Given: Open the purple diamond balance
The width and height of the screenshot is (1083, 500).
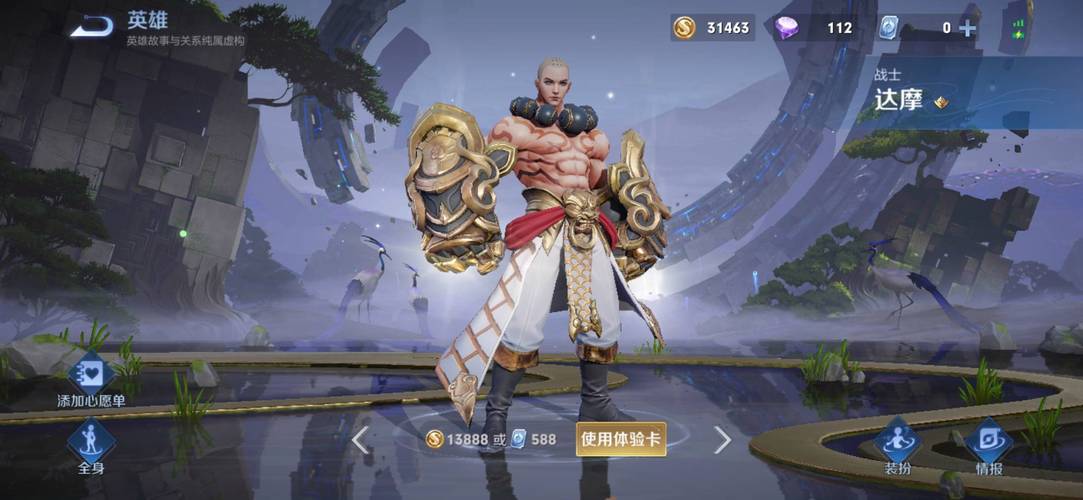Looking at the screenshot, I should [815, 28].
